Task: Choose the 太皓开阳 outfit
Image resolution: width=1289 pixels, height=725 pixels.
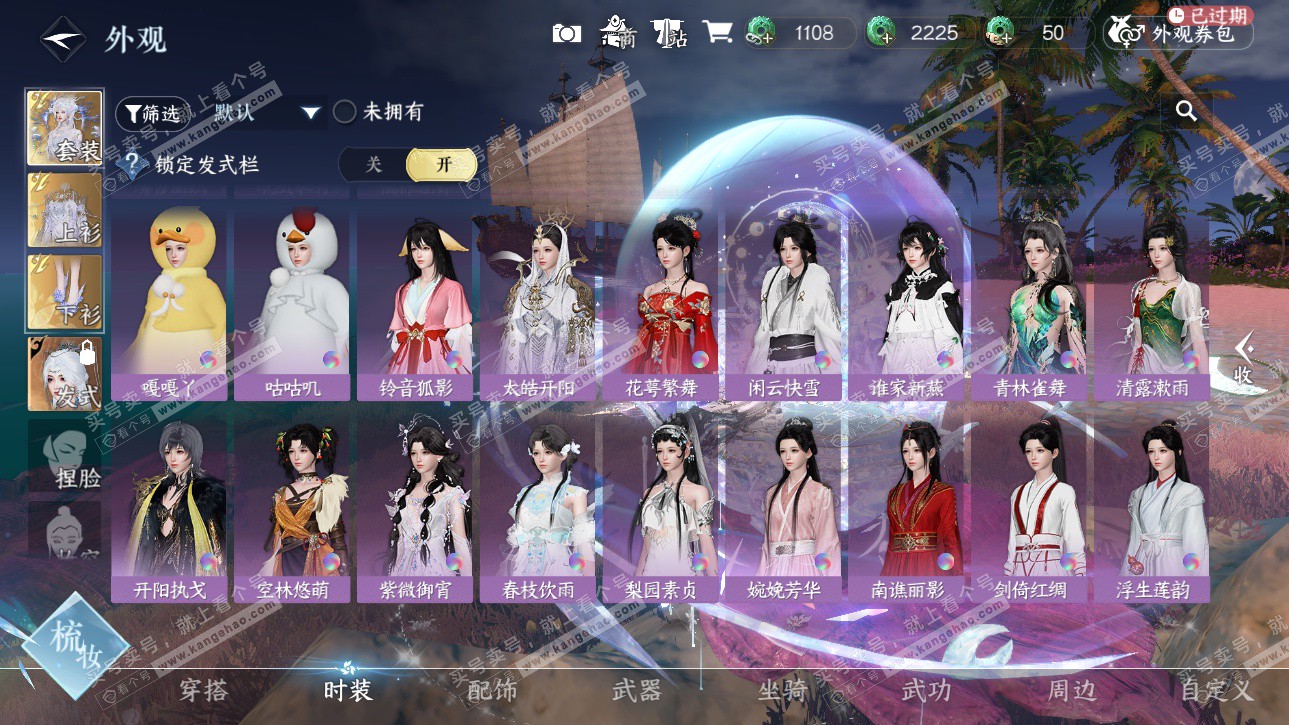Action: pos(539,300)
